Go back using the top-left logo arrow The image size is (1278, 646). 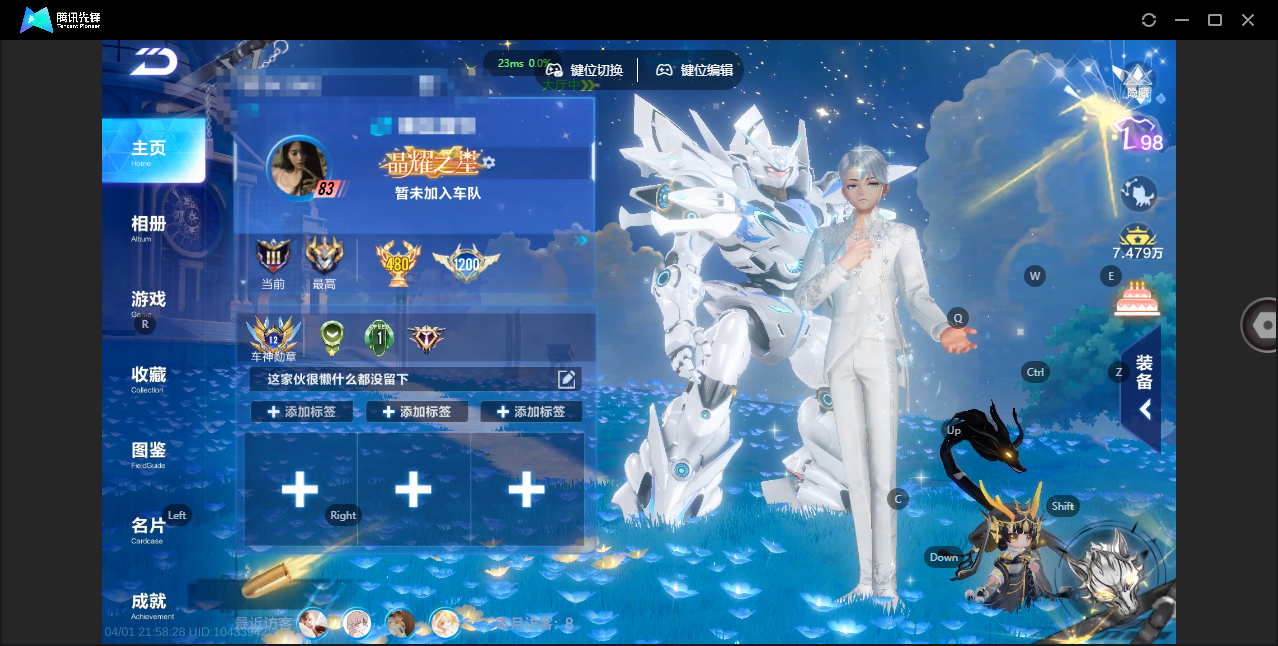tap(154, 62)
